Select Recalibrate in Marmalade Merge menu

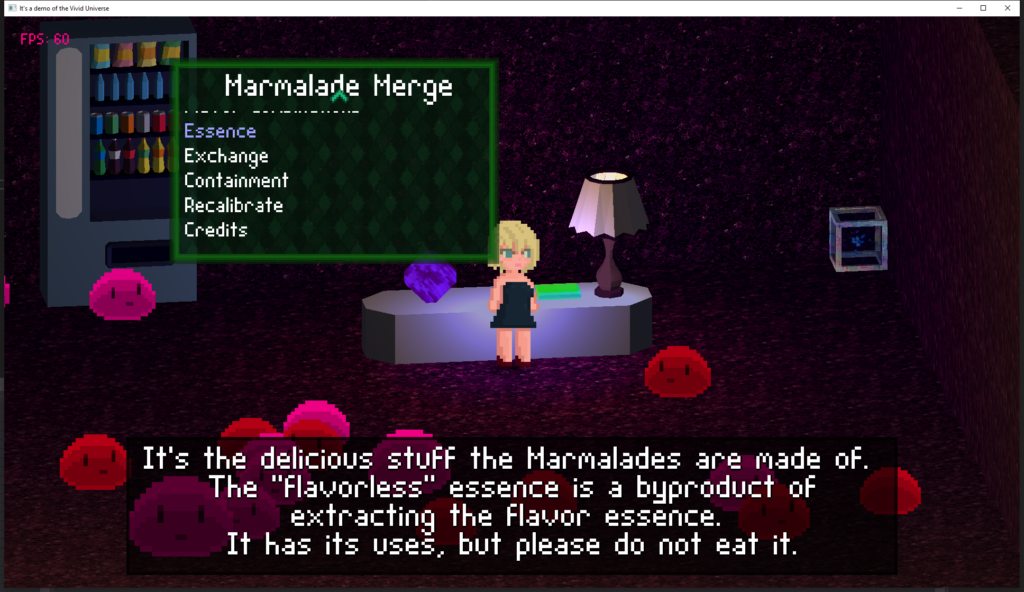tap(233, 205)
